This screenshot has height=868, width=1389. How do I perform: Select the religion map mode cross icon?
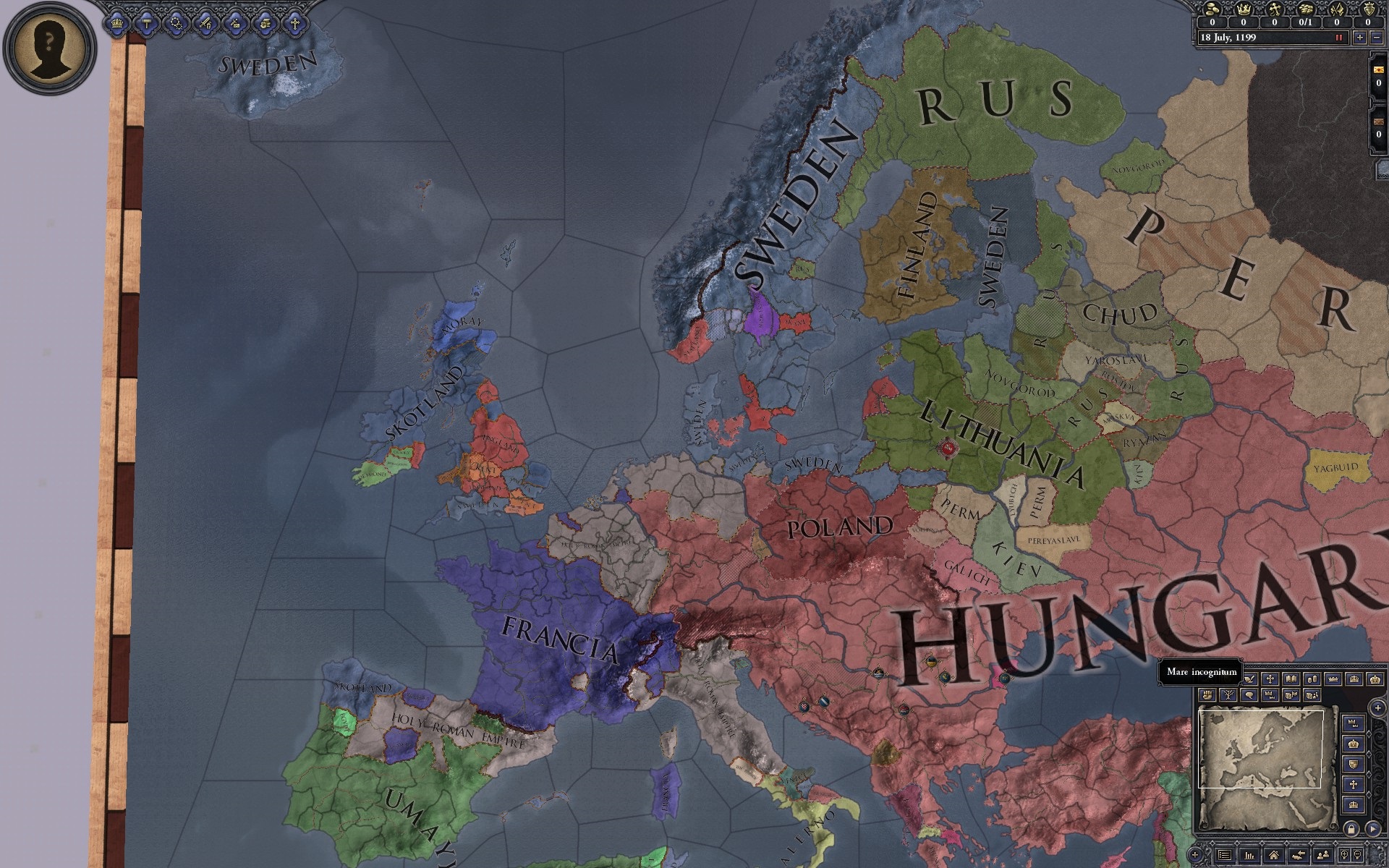click(1271, 680)
